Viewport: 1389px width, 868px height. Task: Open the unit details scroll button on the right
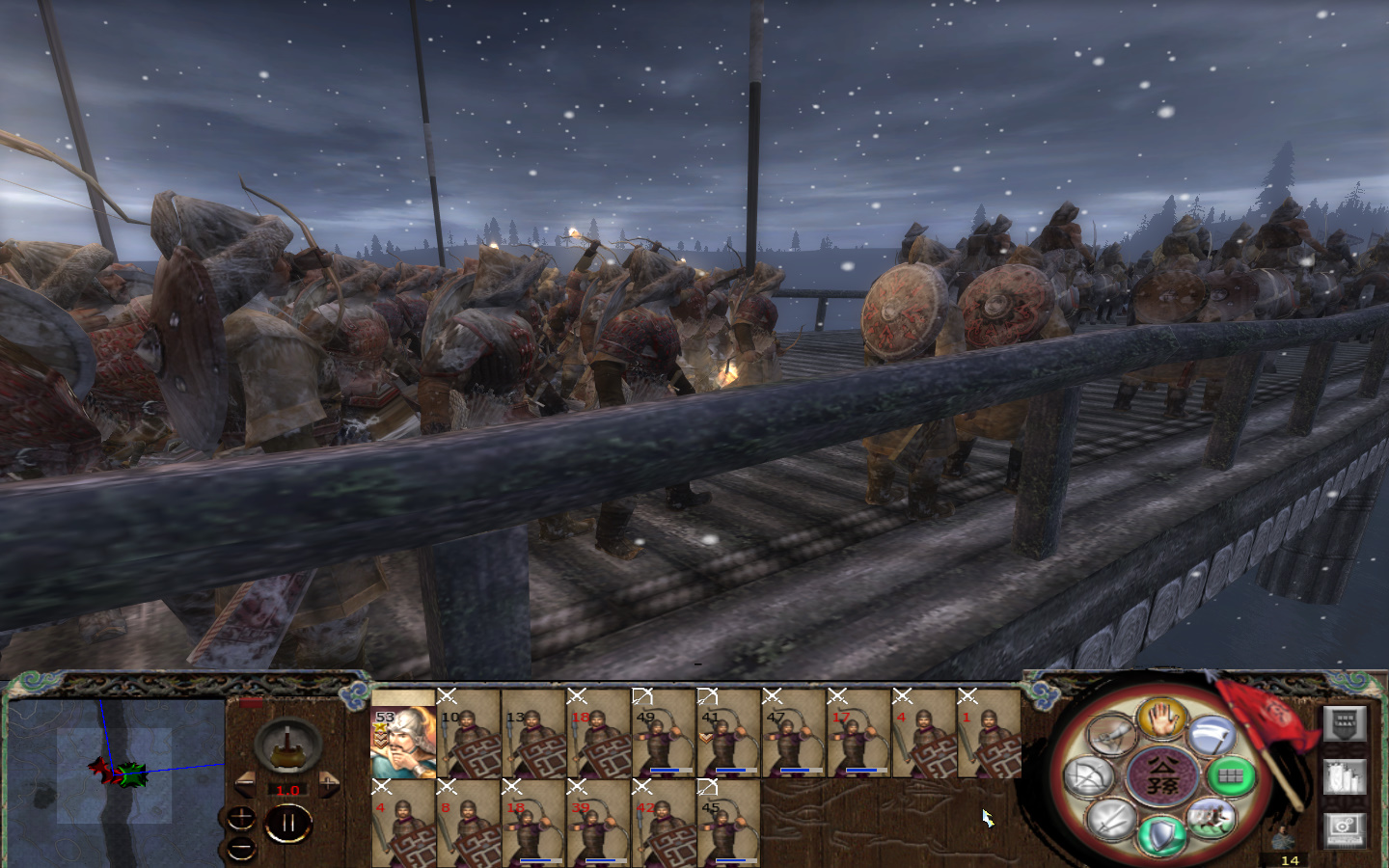click(x=1346, y=775)
